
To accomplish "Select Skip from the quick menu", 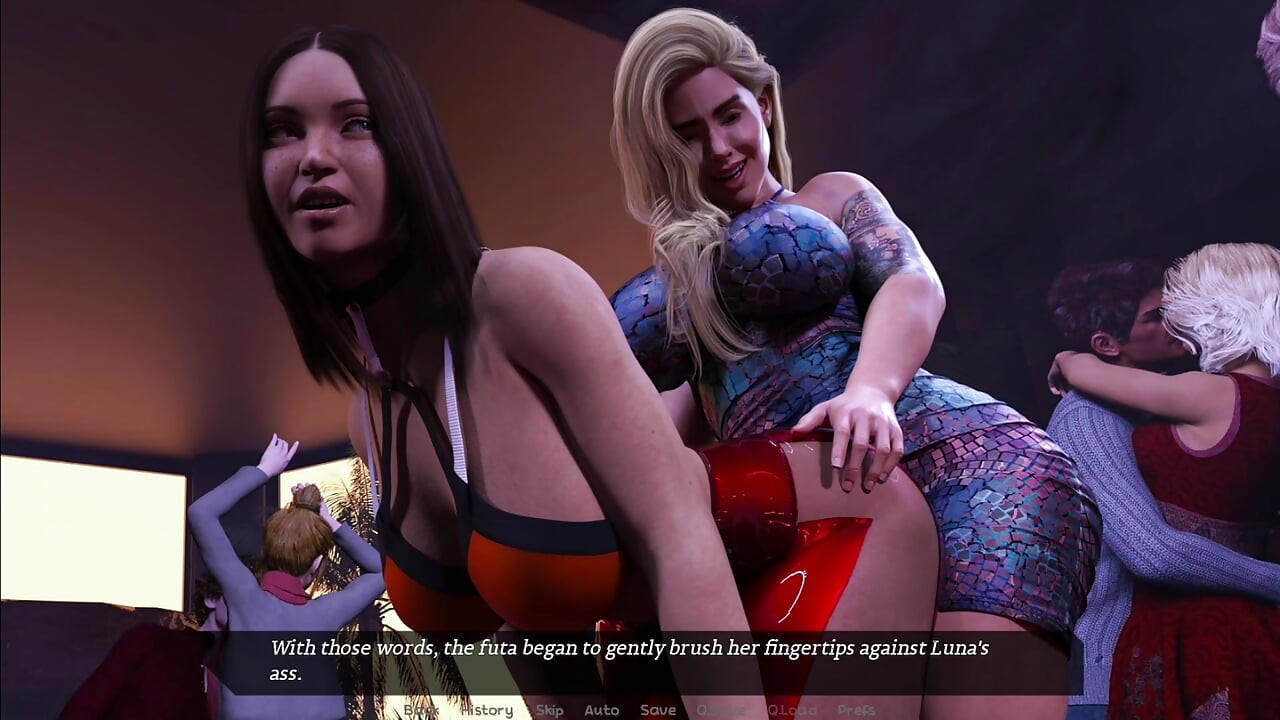I will point(548,710).
